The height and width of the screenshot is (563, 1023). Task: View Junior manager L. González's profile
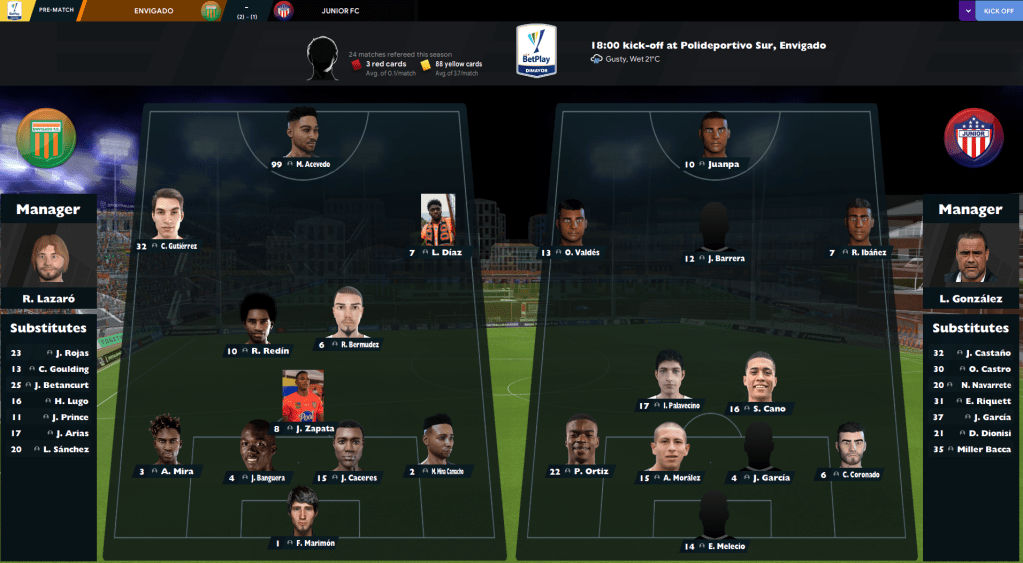[970, 299]
